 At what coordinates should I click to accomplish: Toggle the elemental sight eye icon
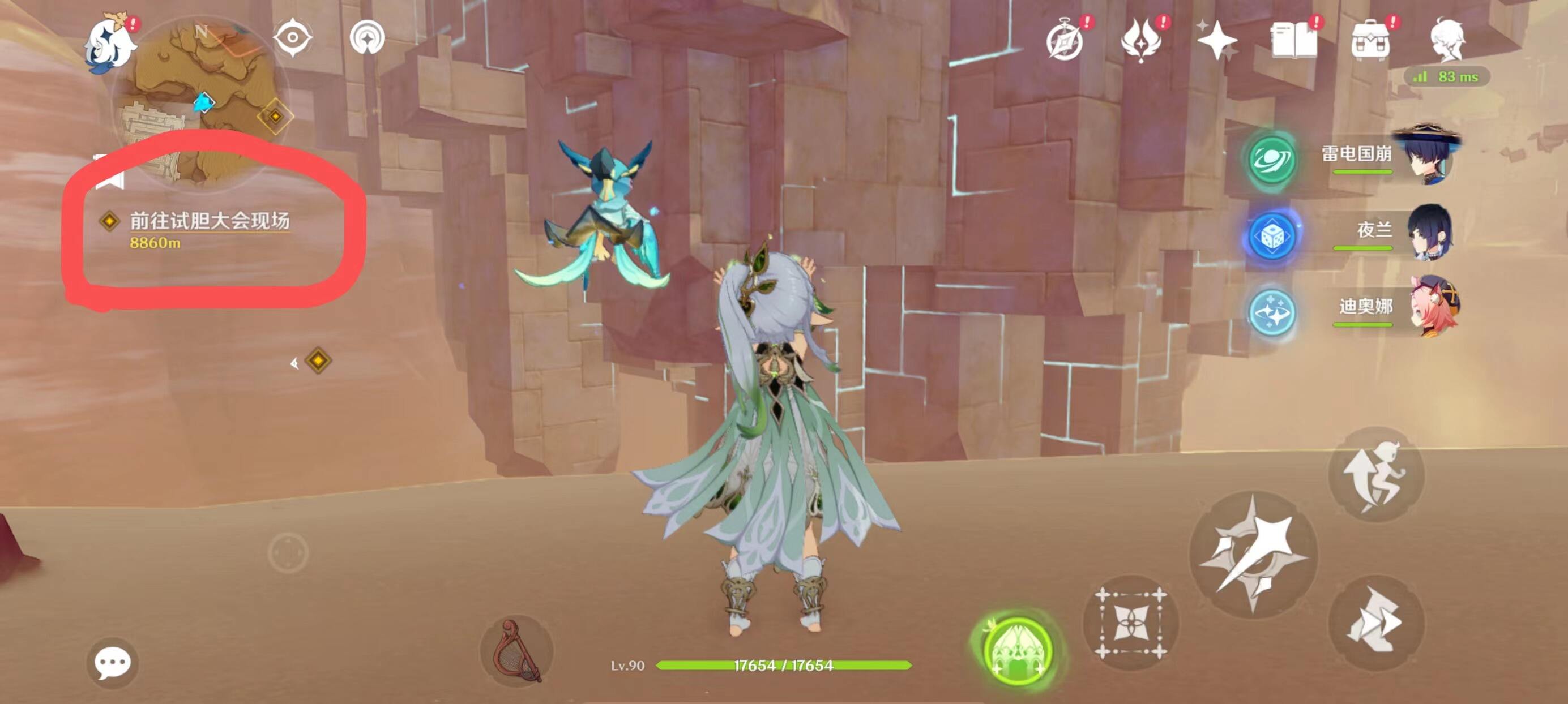[x=293, y=38]
